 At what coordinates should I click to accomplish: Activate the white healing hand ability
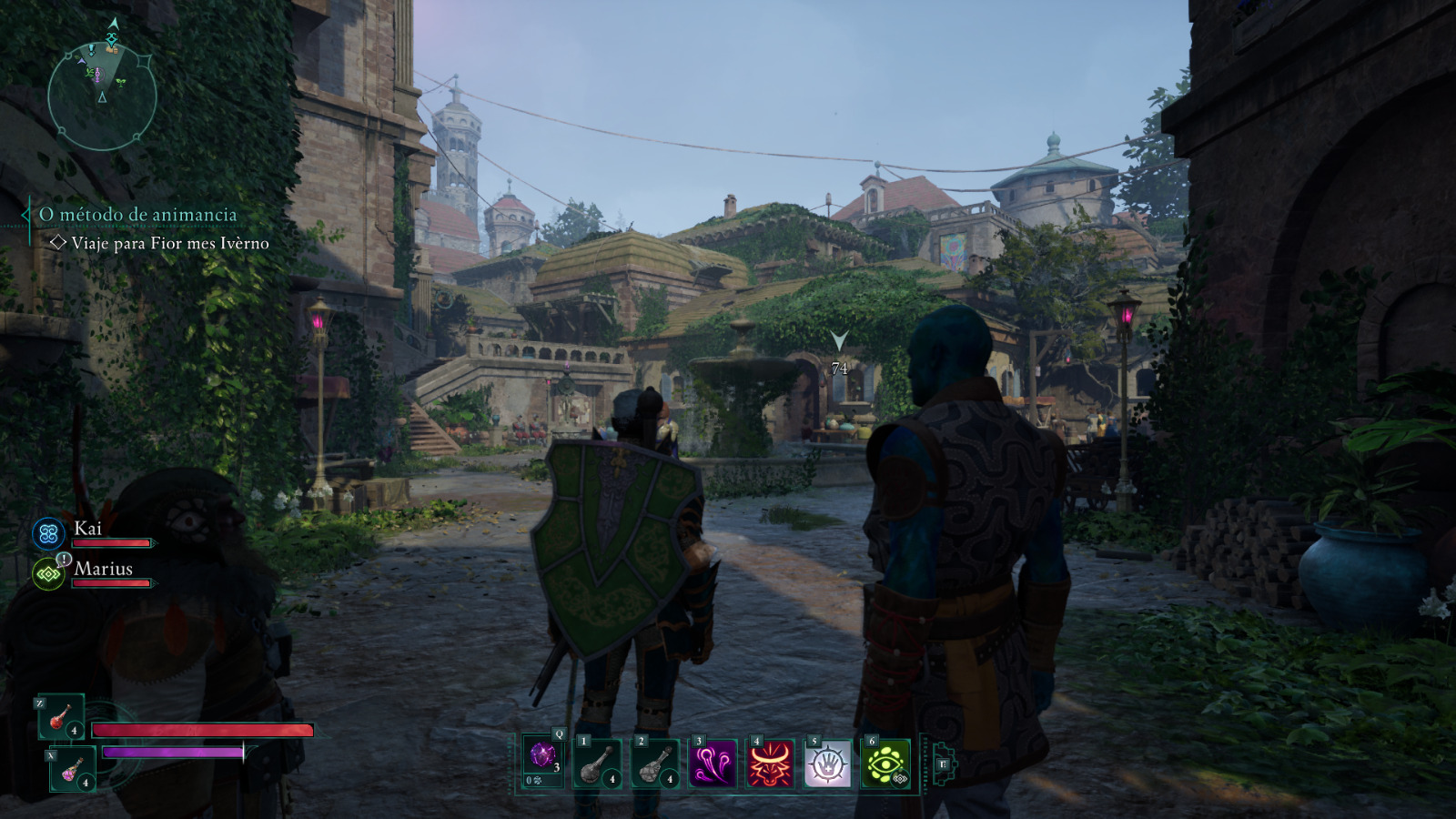[x=827, y=763]
